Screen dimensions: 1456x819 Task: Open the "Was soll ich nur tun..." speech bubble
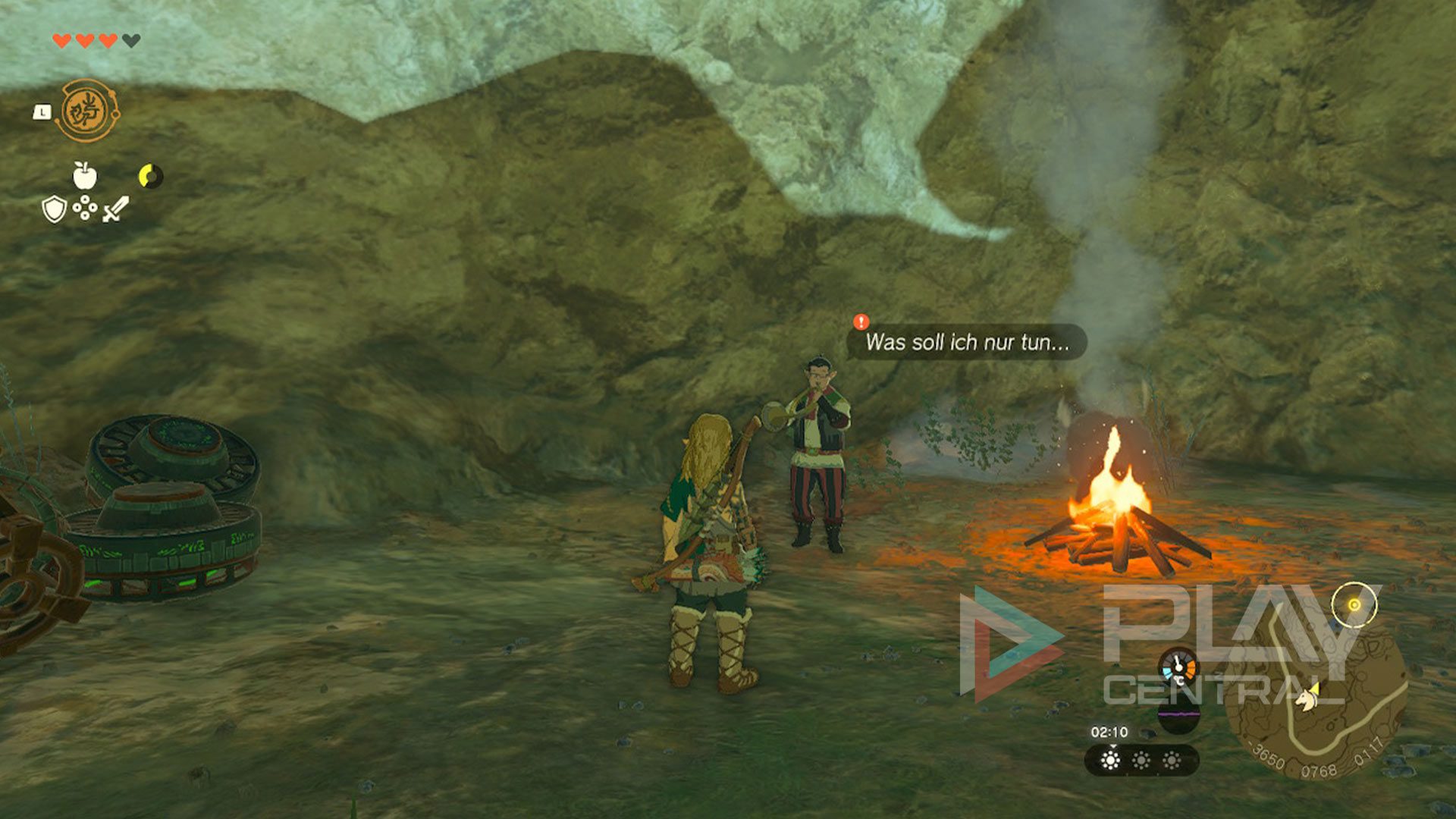point(968,343)
